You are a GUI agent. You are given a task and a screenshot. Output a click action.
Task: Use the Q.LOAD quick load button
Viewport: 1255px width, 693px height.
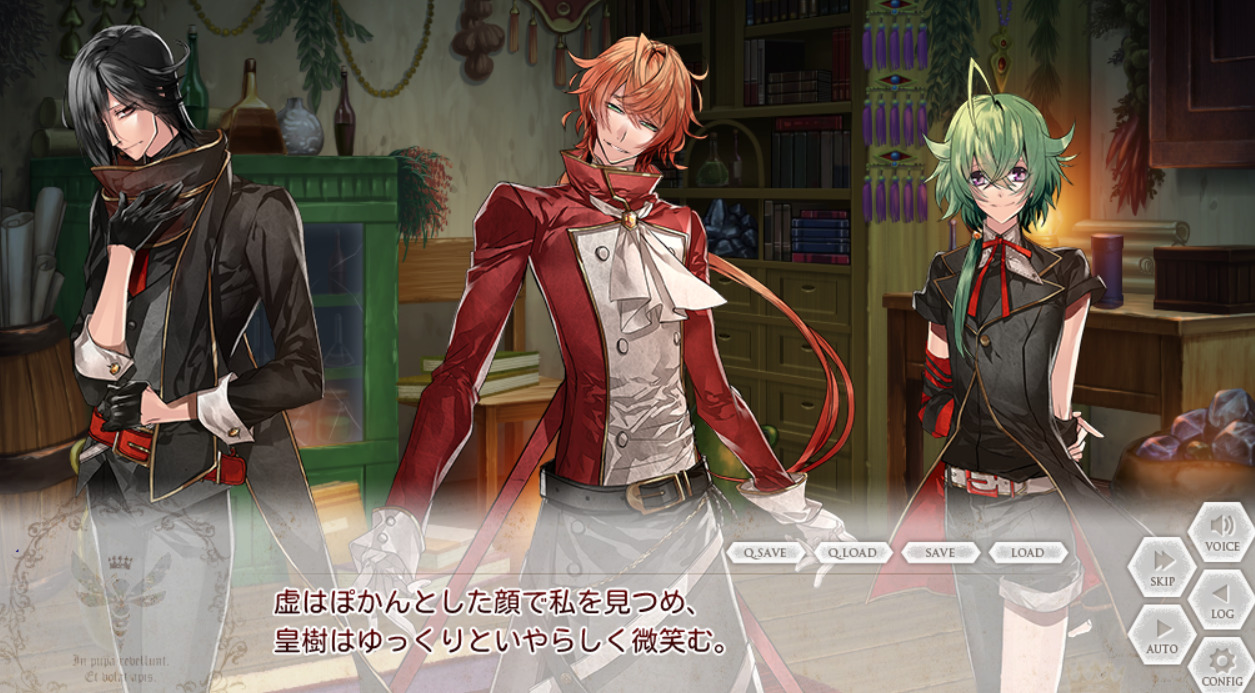coord(852,552)
